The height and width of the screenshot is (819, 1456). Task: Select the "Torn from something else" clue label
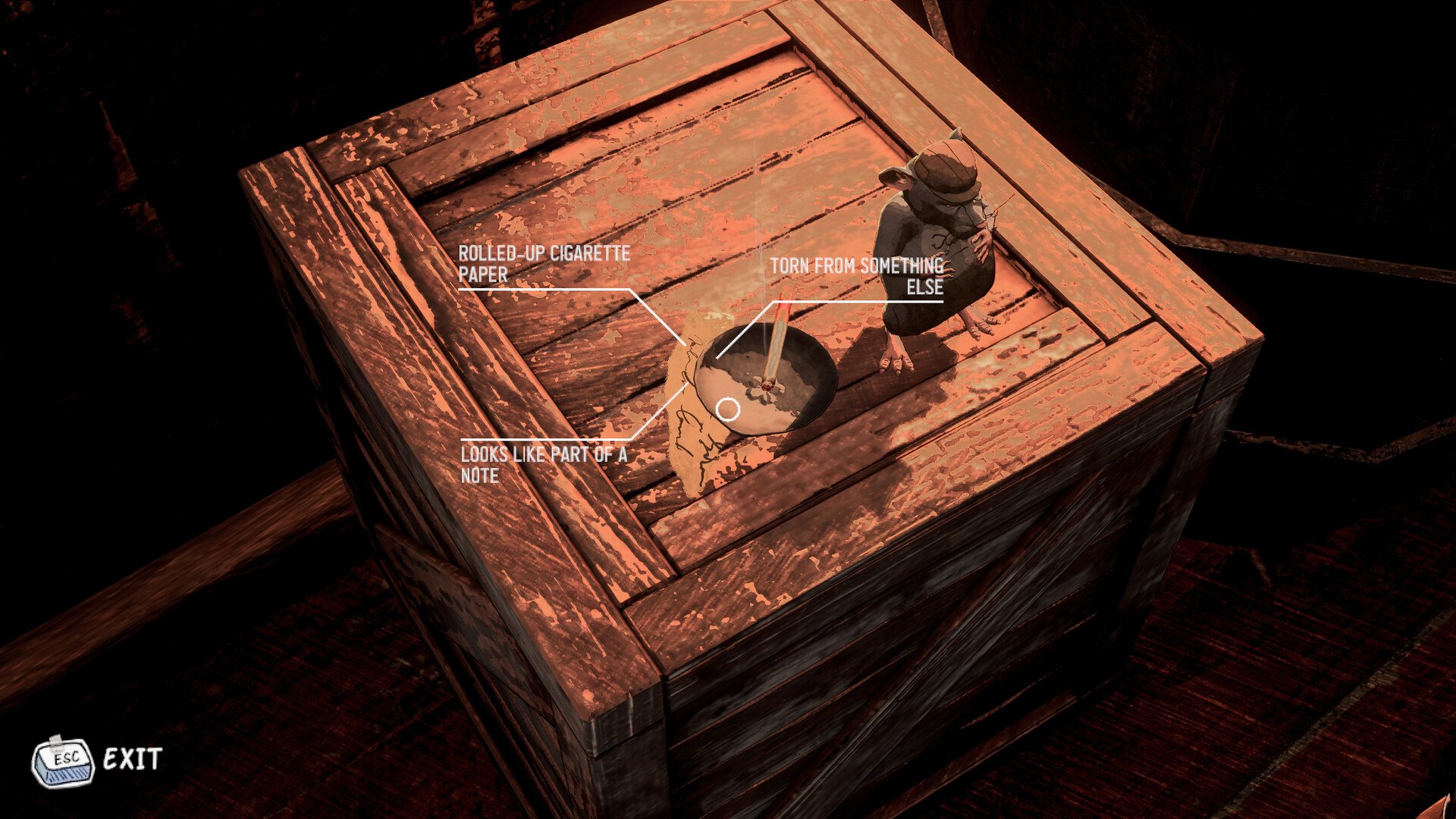click(x=857, y=276)
